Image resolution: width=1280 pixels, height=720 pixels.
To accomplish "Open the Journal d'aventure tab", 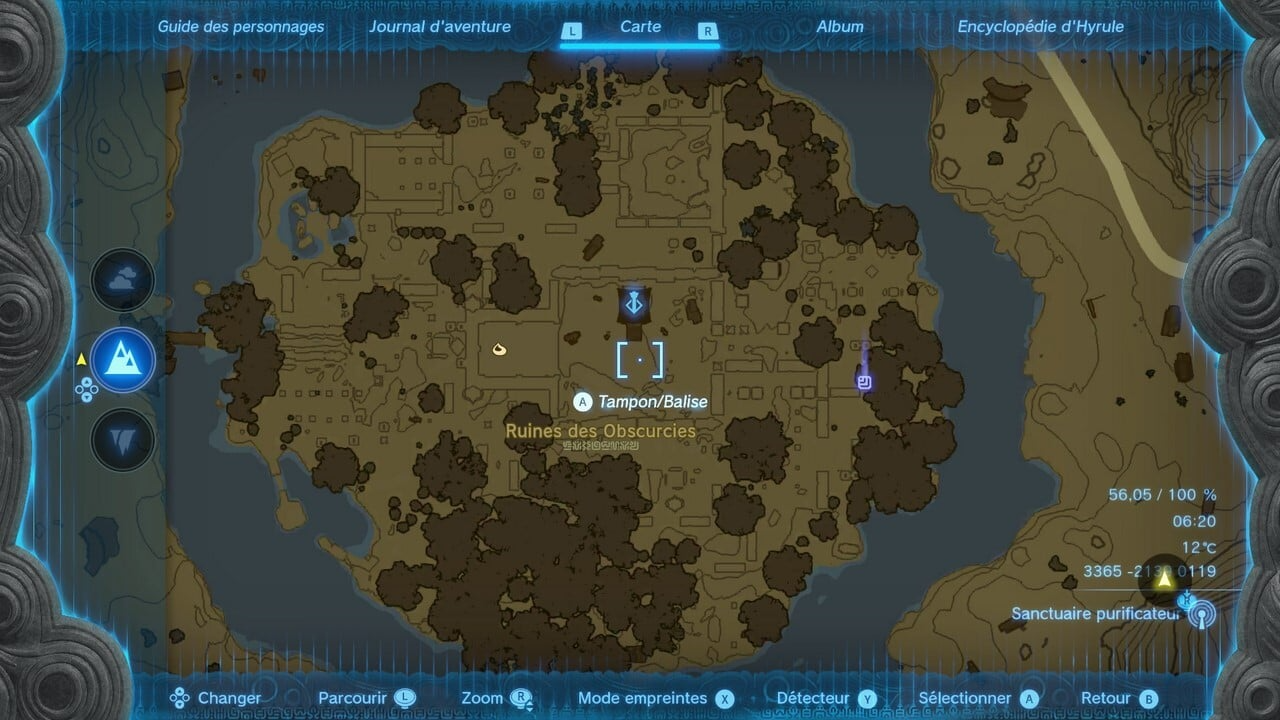I will 440,27.
